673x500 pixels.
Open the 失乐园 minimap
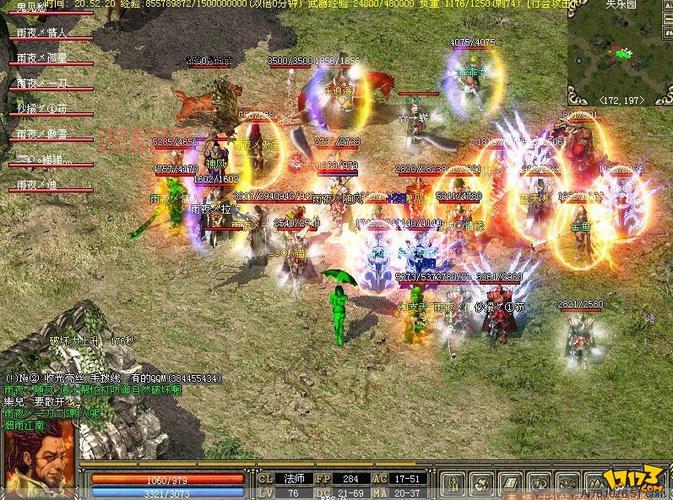[x=620, y=50]
